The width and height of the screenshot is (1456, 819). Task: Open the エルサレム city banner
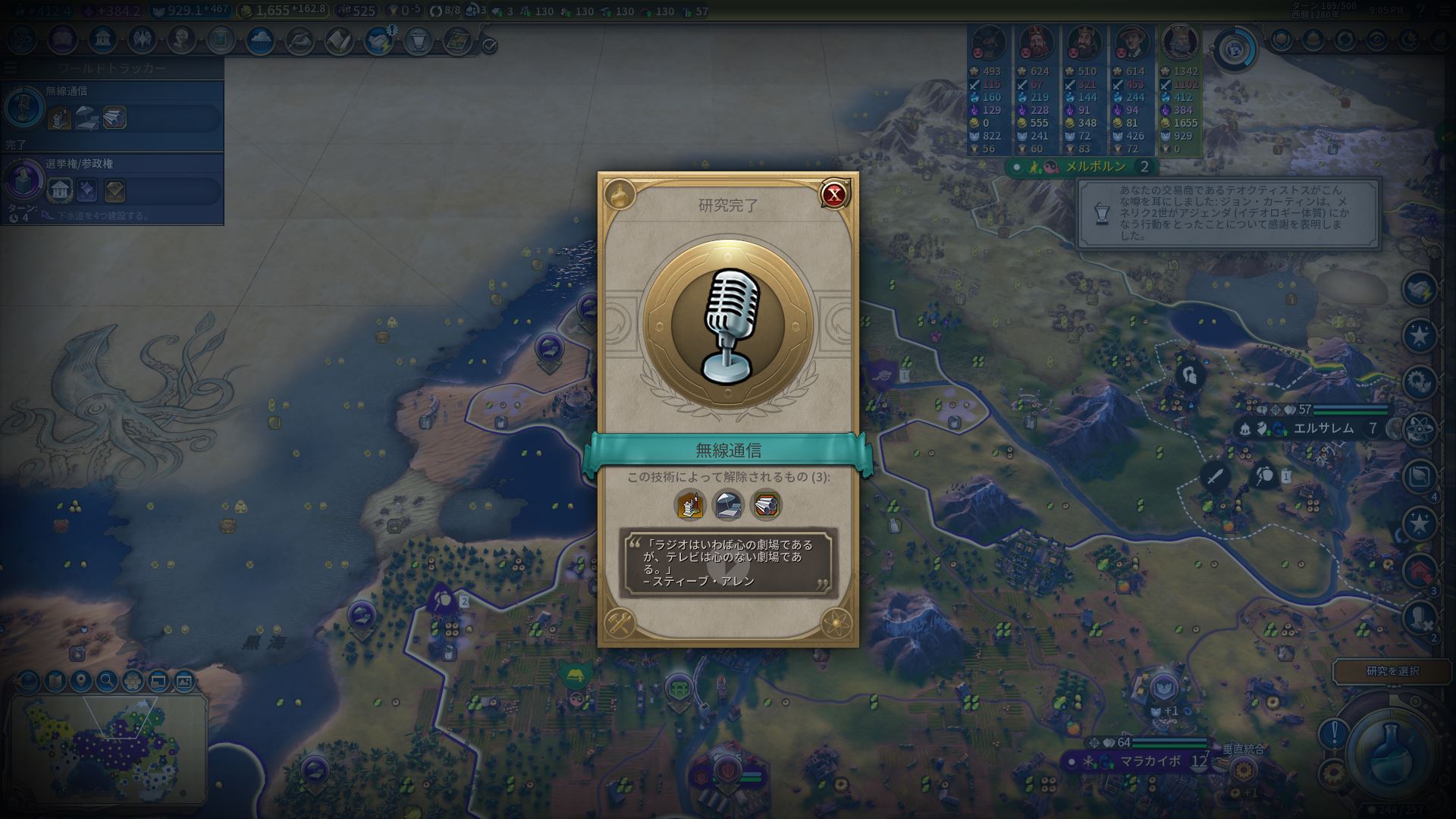coord(1322,428)
